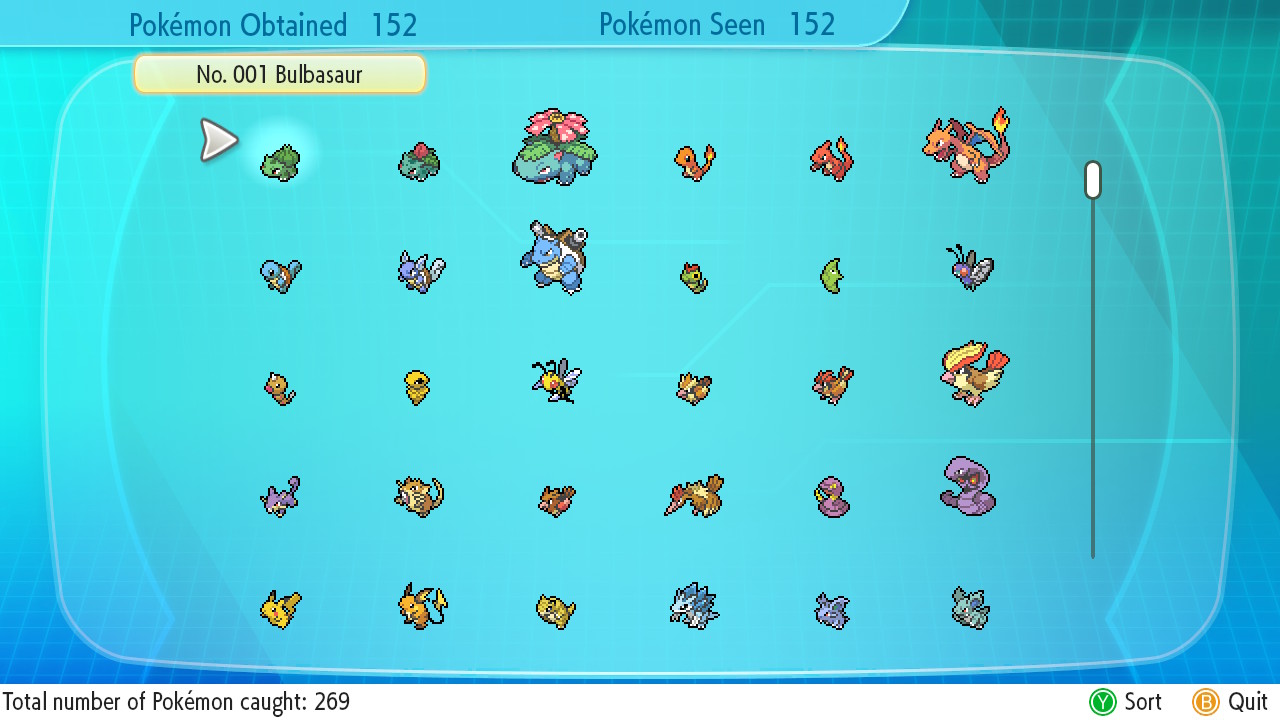1280x720 pixels.
Task: Select the Blastoise entry
Action: coord(554,257)
